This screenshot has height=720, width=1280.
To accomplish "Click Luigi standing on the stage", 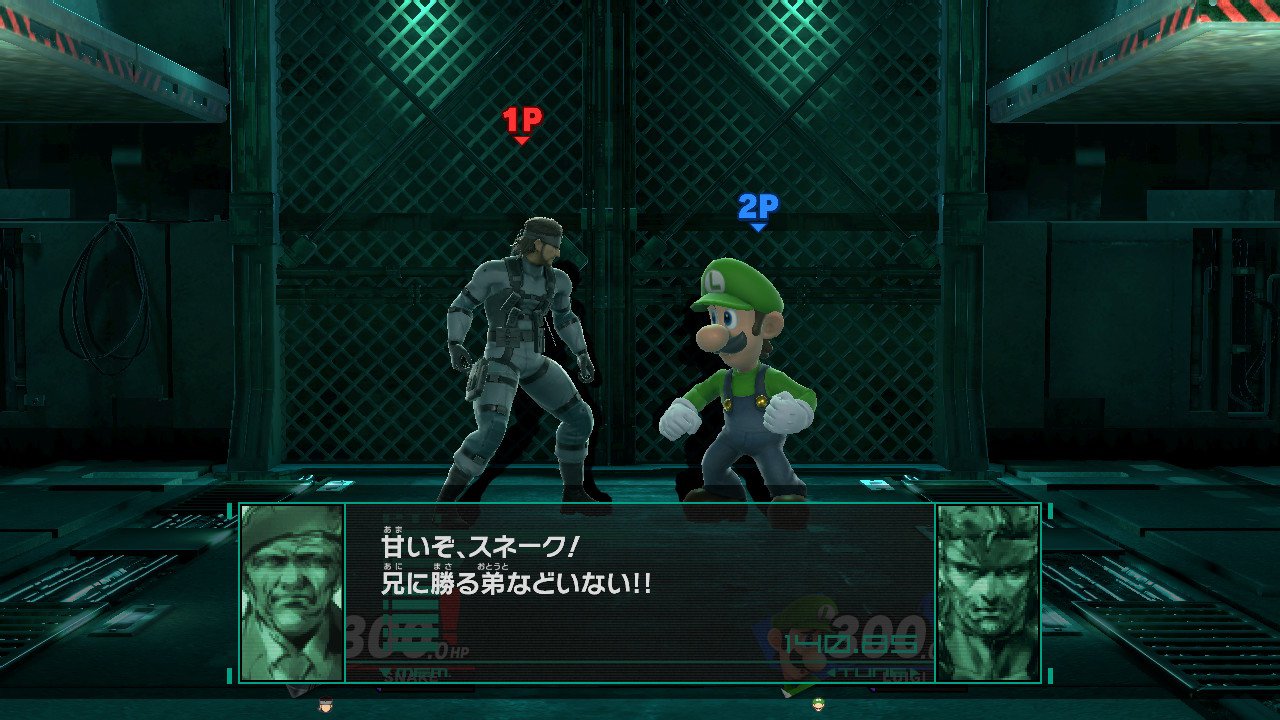I will coord(735,390).
